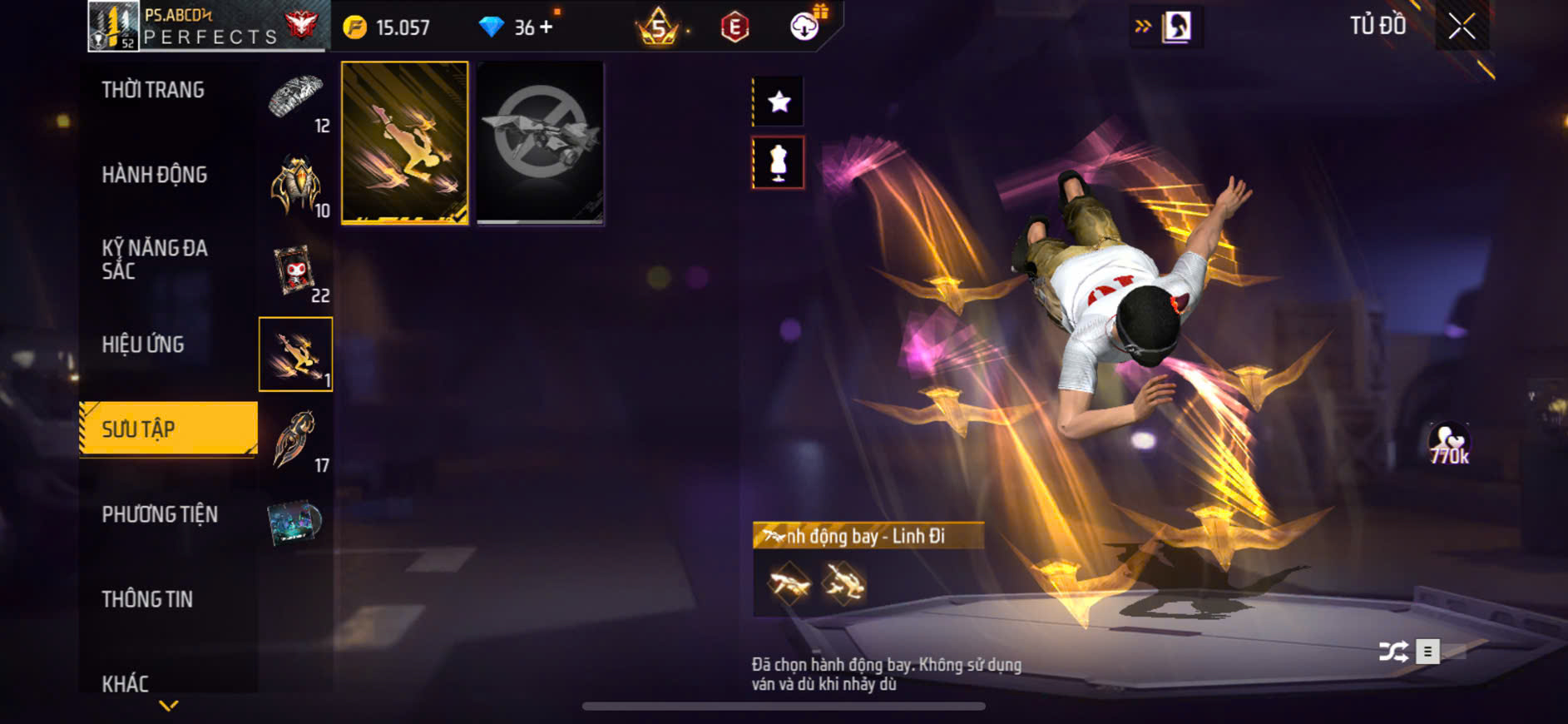Open the Khác category

click(126, 683)
